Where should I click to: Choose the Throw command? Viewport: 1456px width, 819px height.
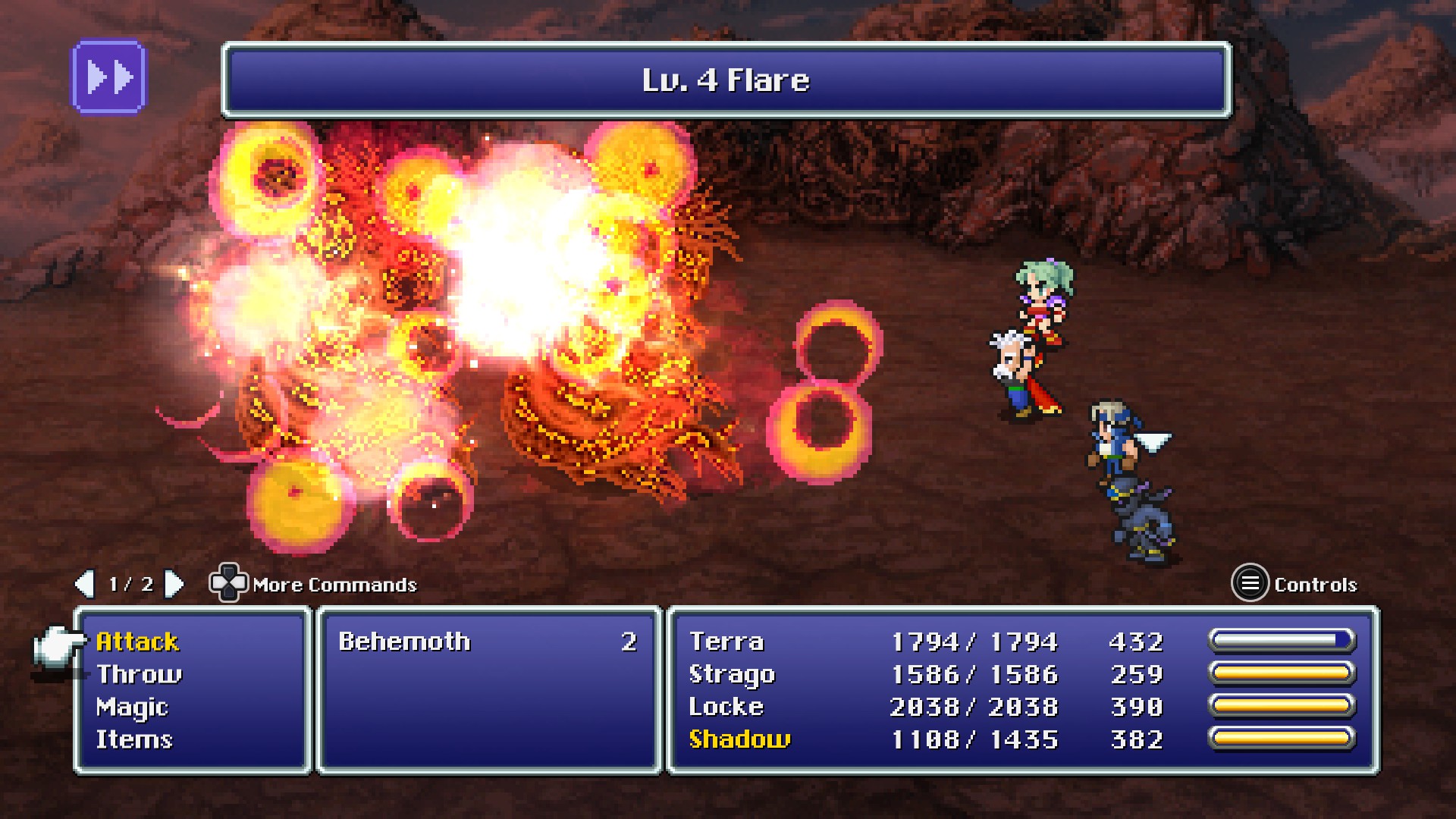point(139,675)
